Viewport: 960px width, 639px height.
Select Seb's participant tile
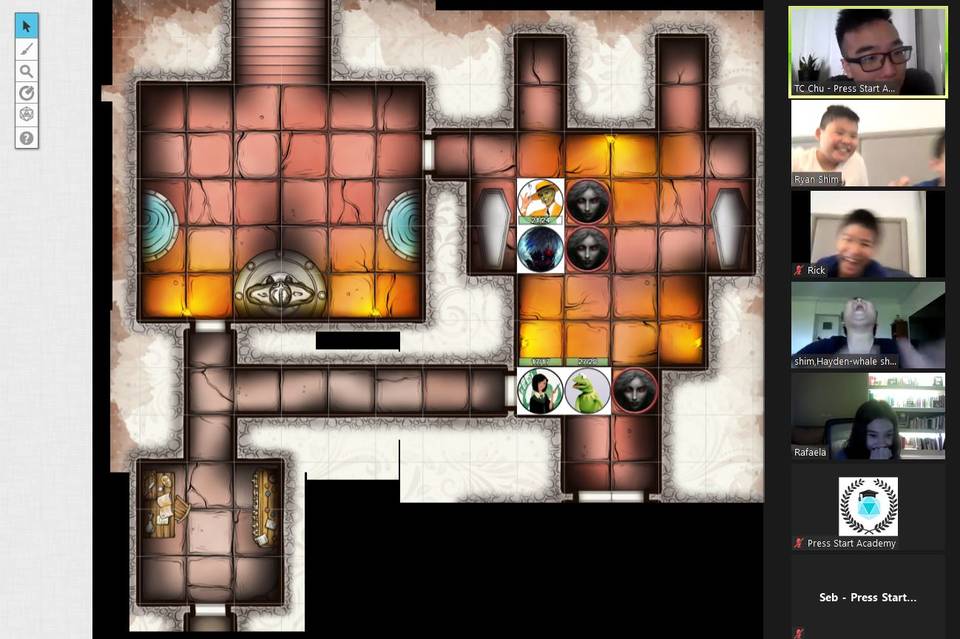(867, 597)
